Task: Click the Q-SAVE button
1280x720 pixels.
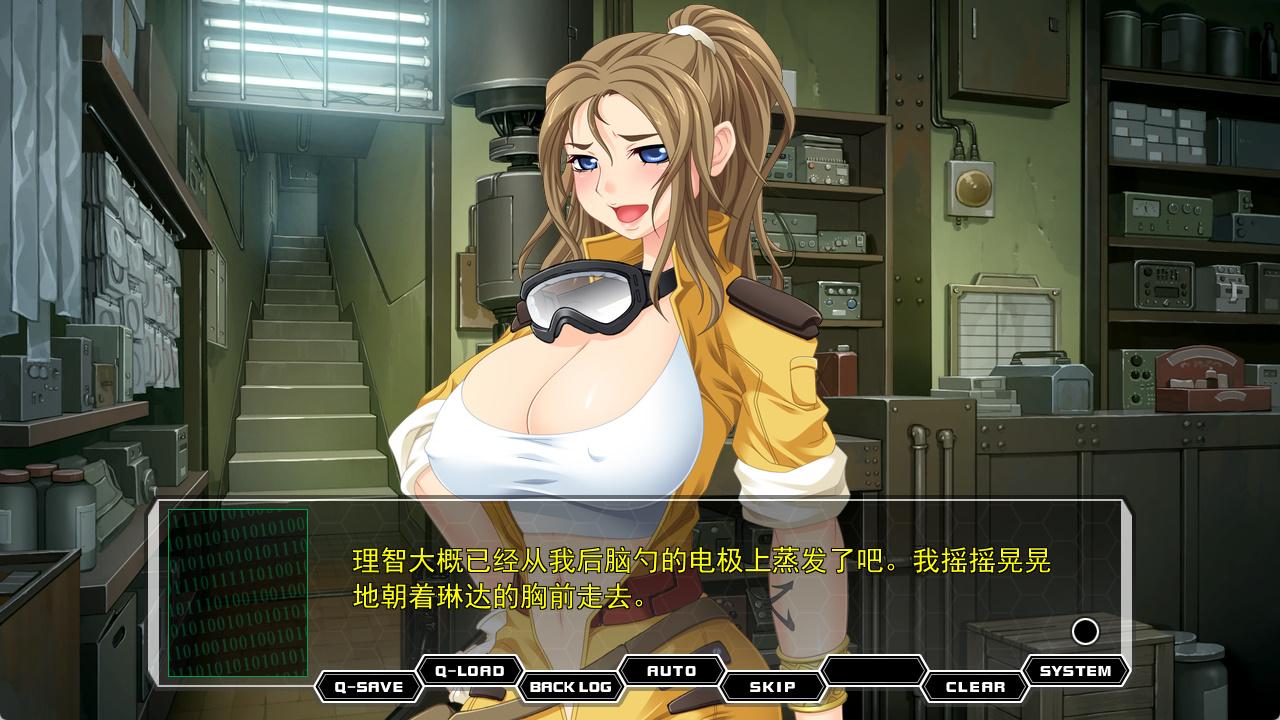Action: (368, 687)
